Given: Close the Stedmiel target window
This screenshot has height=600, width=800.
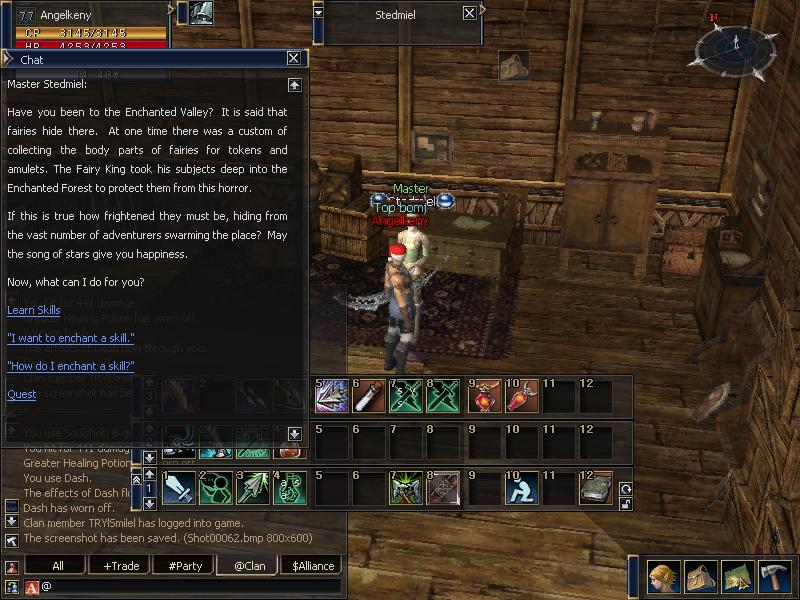Looking at the screenshot, I should (470, 13).
